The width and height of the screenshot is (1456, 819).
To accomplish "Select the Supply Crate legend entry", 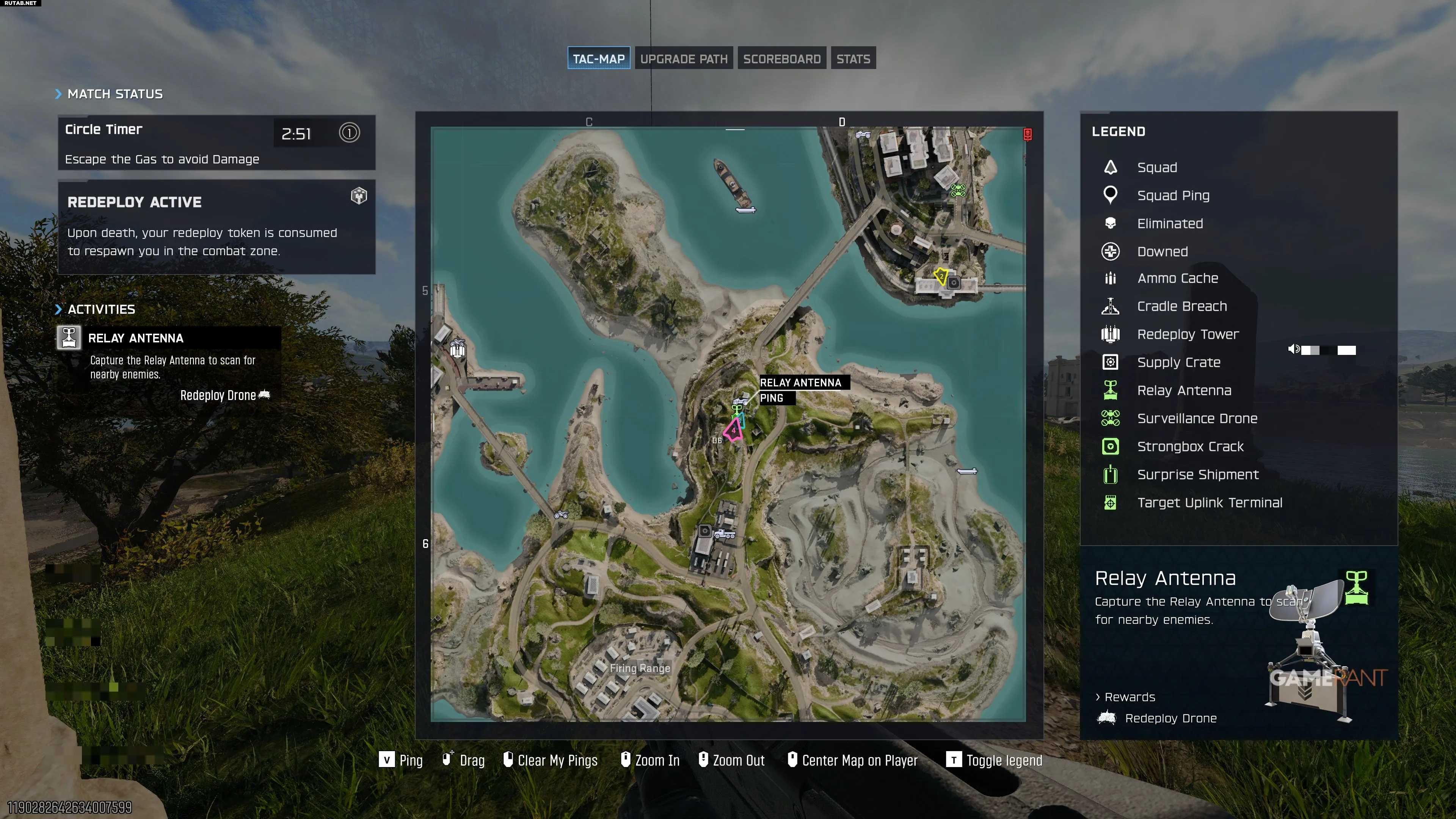I will (1178, 362).
